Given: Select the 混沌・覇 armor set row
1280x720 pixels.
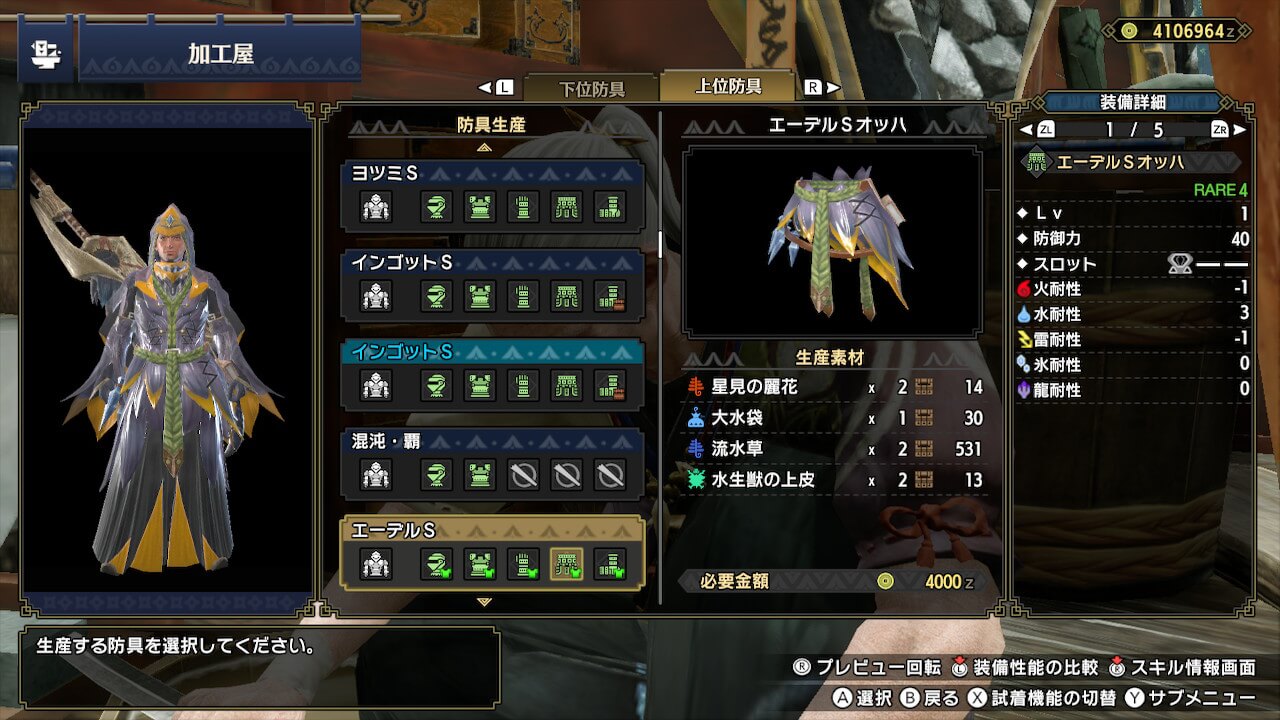Looking at the screenshot, I should [x=492, y=441].
